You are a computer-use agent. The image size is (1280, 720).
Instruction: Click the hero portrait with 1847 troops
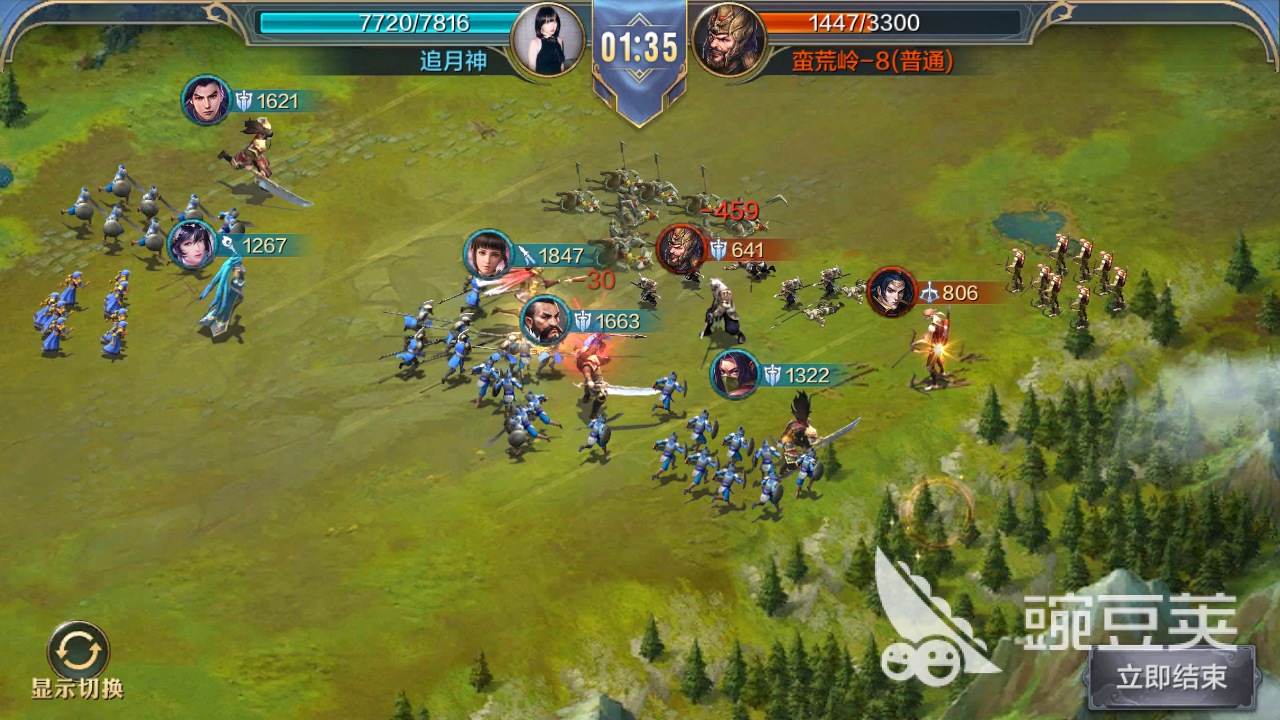[x=489, y=255]
